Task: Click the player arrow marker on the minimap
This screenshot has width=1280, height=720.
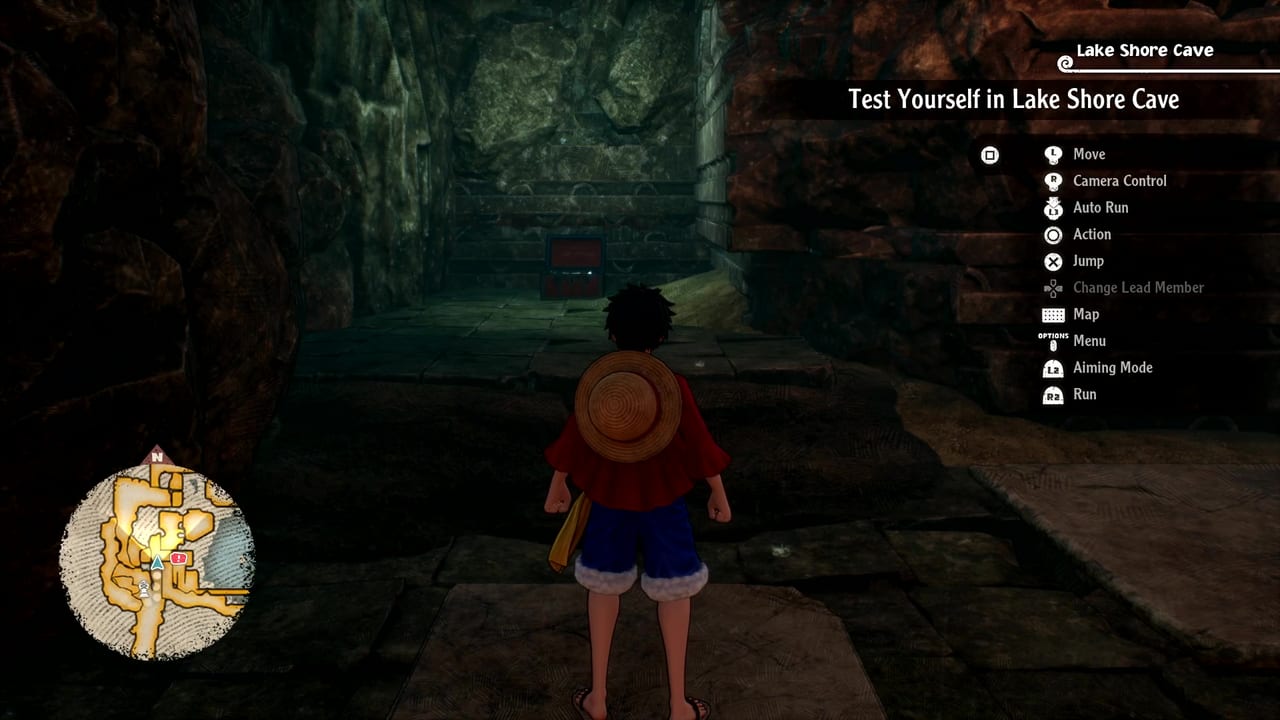Action: tap(156, 563)
